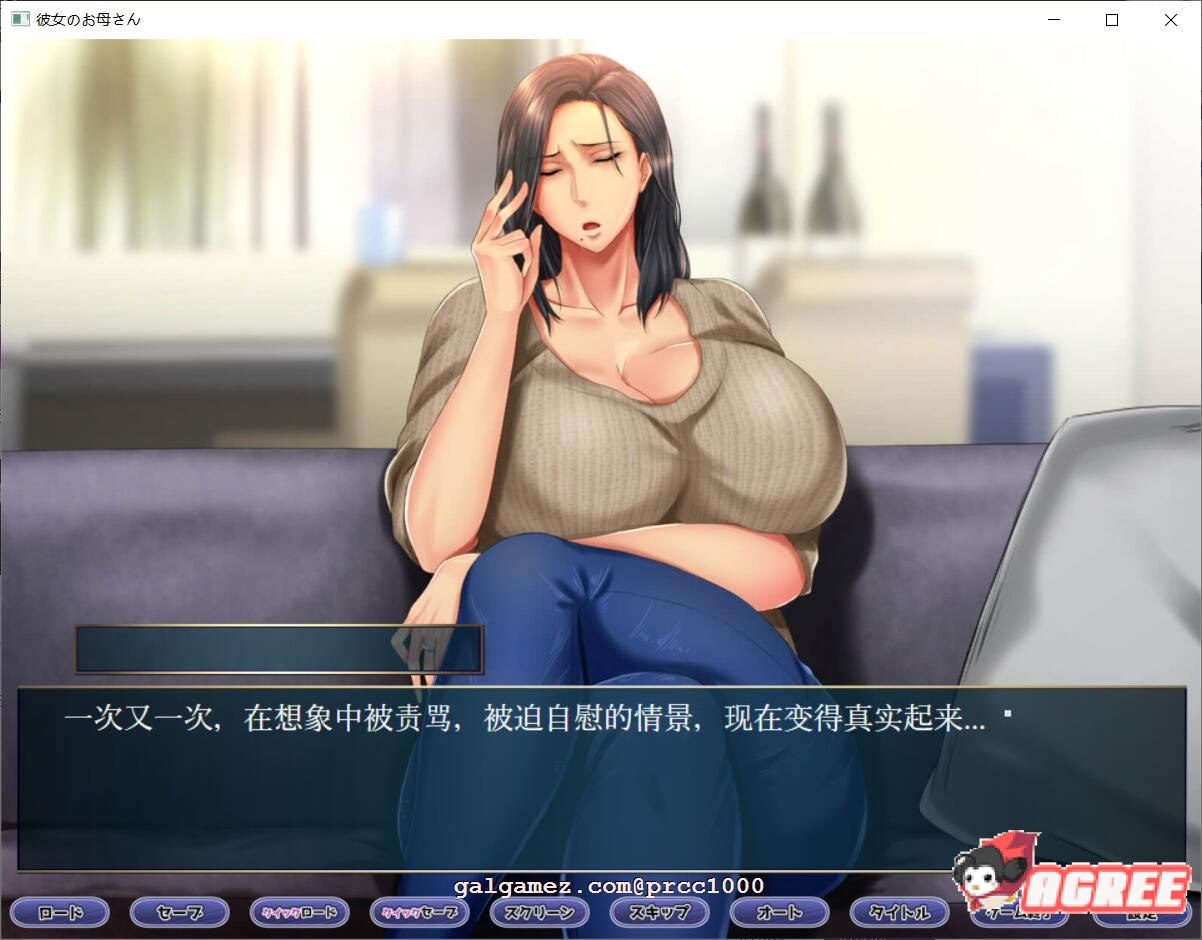The width and height of the screenshot is (1202, 940).
Task: Click the クイックロード quick load button
Action: click(299, 912)
